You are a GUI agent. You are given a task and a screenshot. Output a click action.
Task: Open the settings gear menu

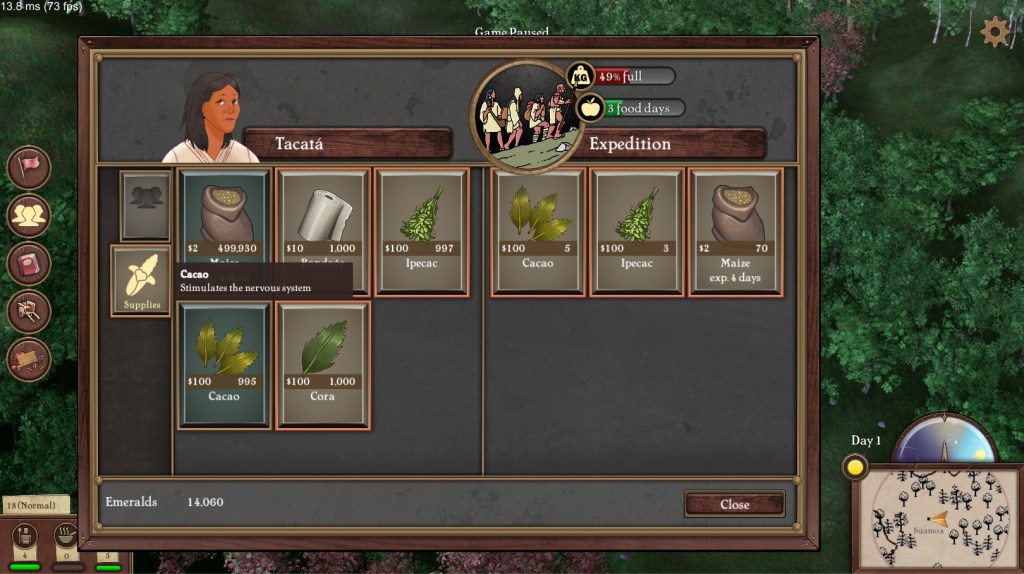(x=995, y=32)
